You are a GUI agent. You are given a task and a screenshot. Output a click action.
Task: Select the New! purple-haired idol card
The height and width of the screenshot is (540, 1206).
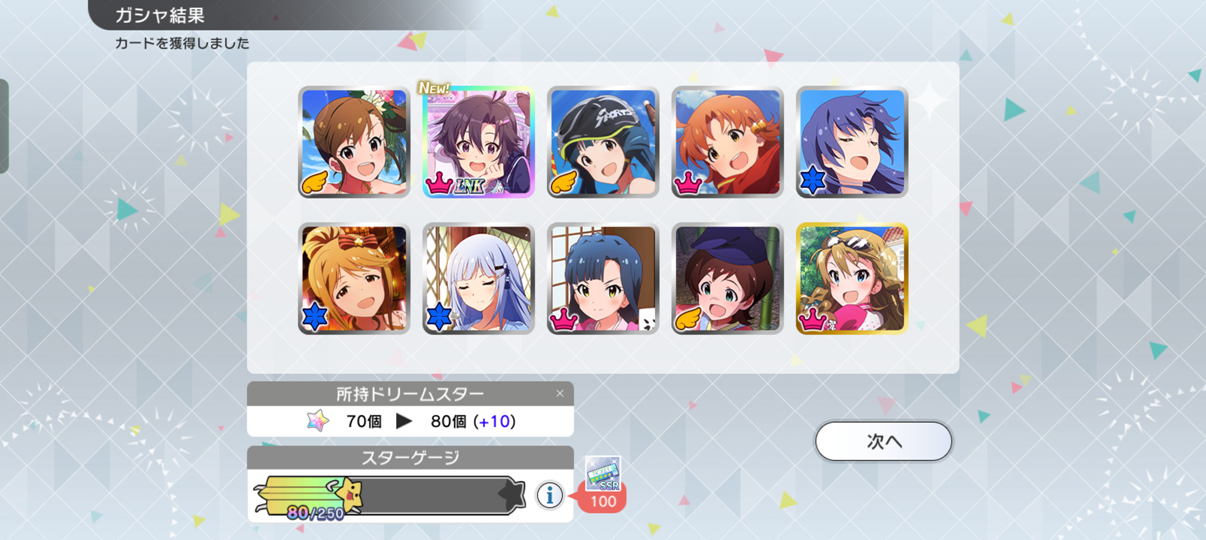pos(478,142)
